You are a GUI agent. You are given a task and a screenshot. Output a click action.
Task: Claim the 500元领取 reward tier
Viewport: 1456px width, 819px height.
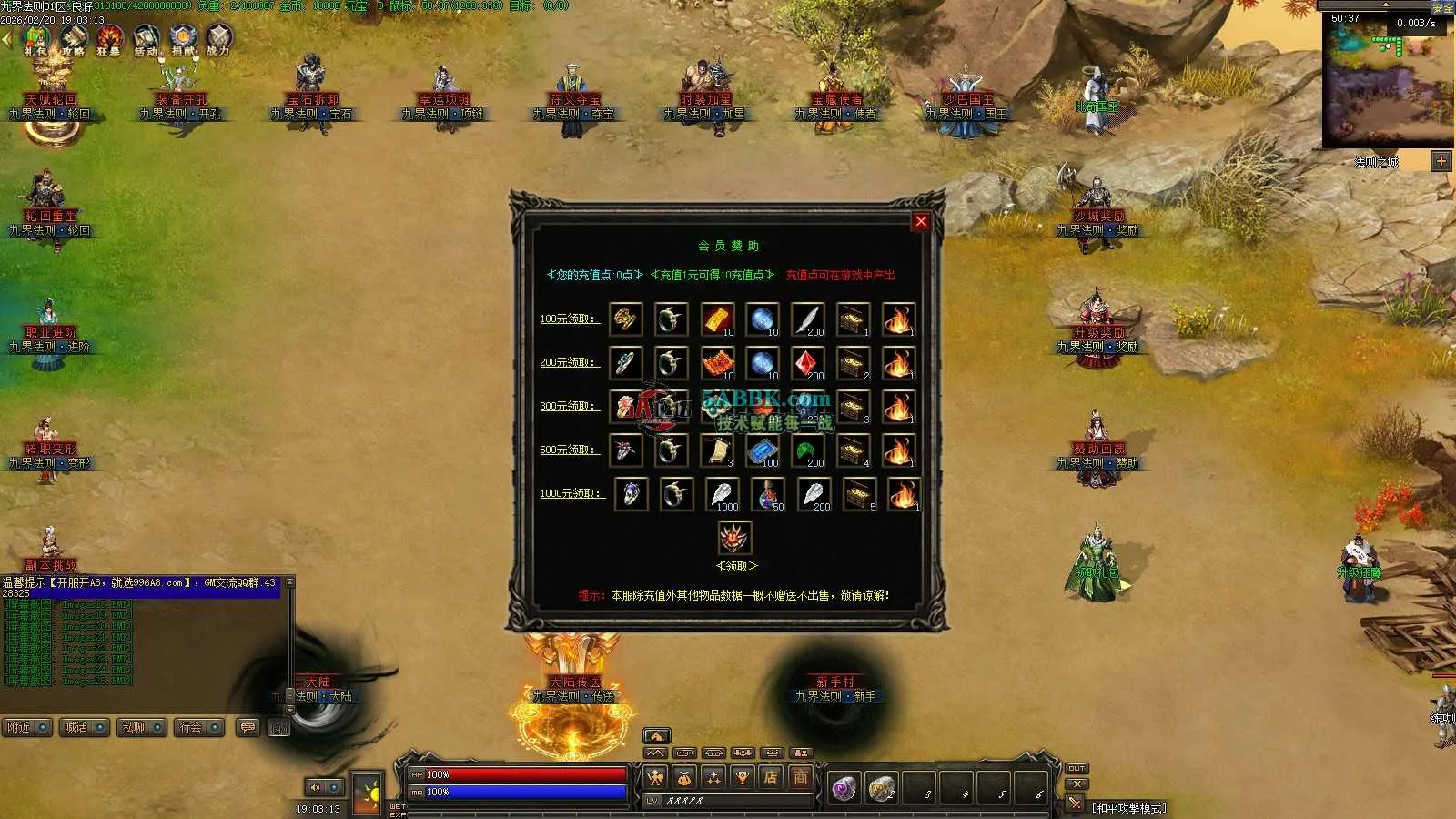point(568,450)
